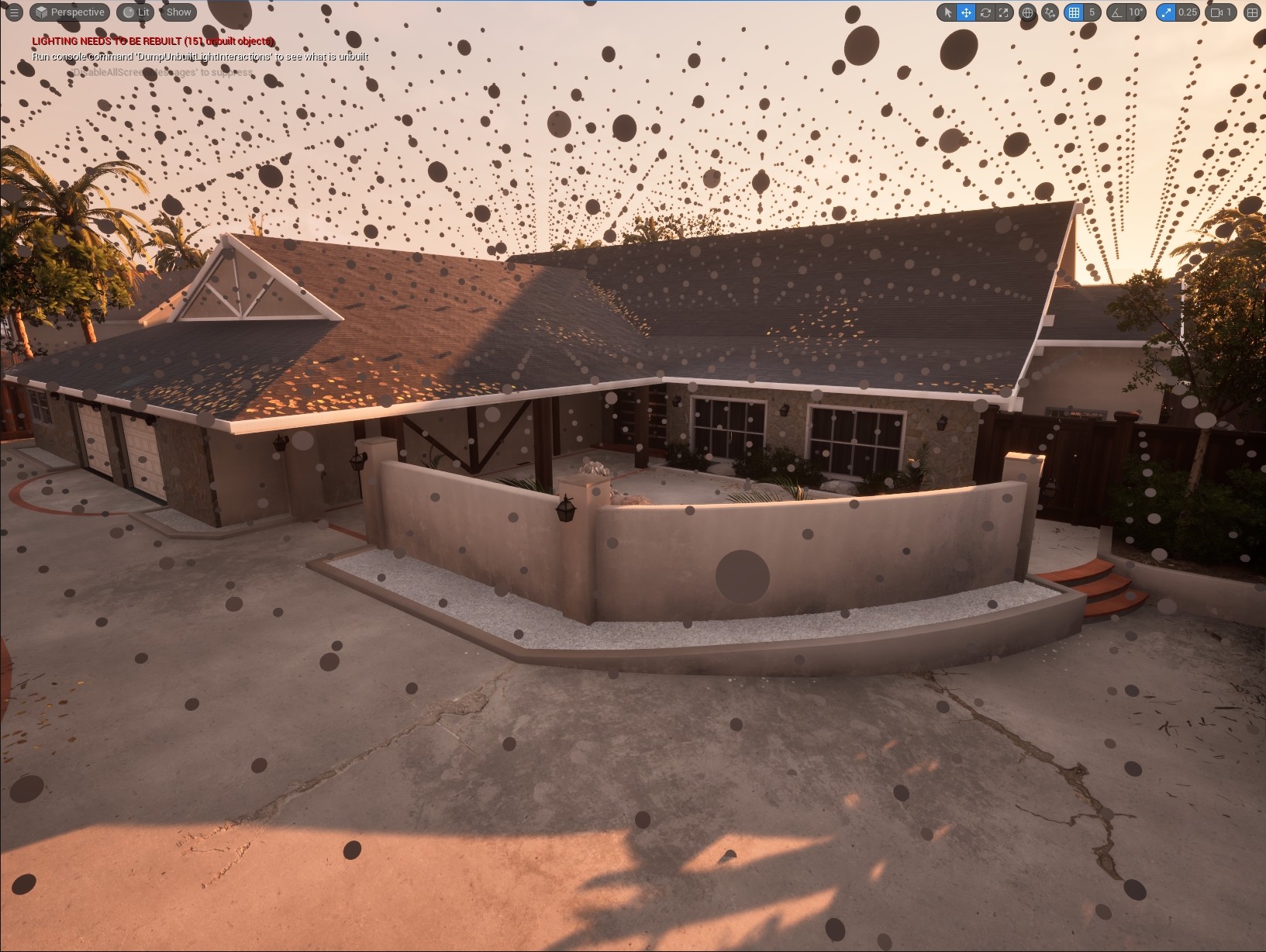Open the viewport options hamburger menu
1266x952 pixels.
click(13, 12)
